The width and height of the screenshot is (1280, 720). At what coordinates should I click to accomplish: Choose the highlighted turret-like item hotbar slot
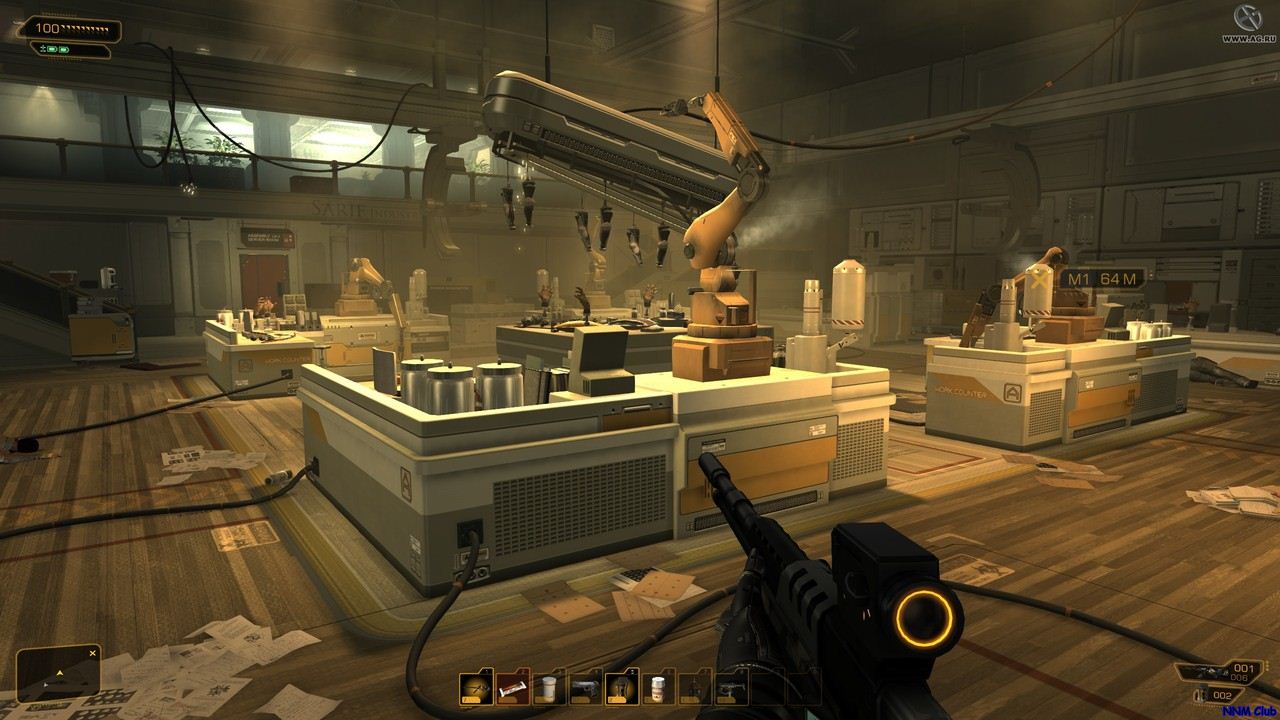coord(622,688)
